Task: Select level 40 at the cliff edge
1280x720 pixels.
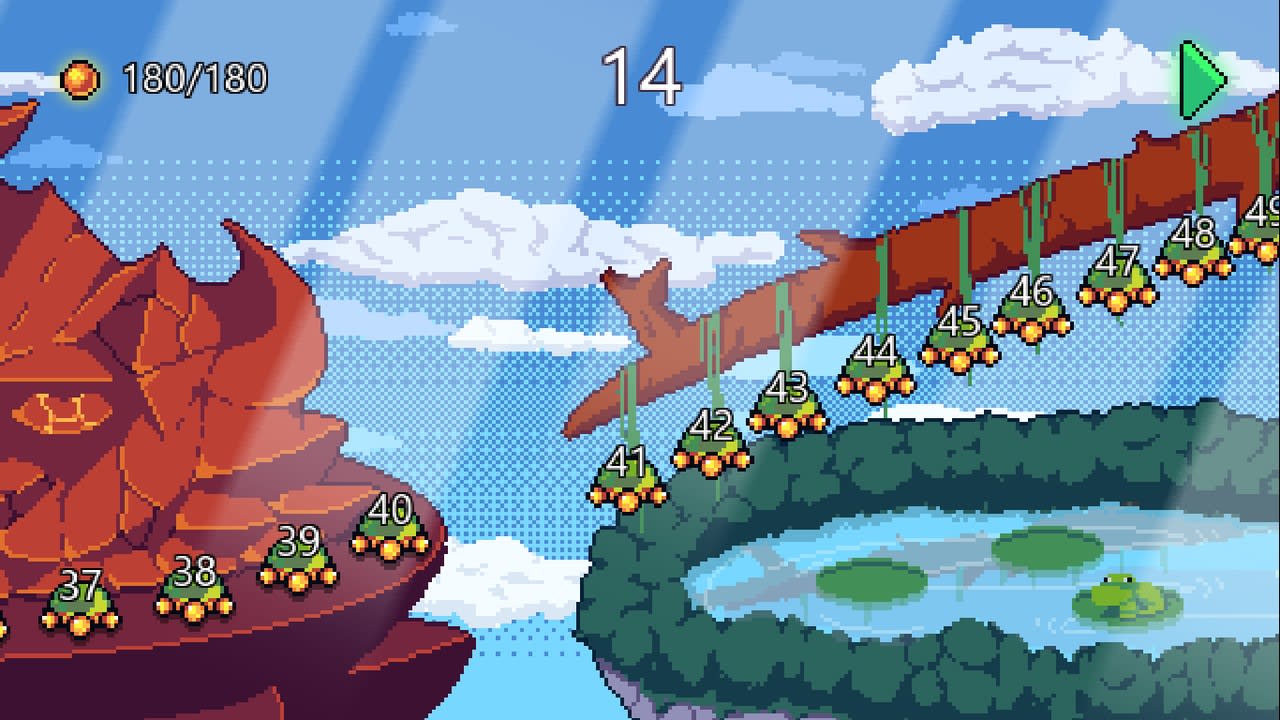Action: (391, 530)
